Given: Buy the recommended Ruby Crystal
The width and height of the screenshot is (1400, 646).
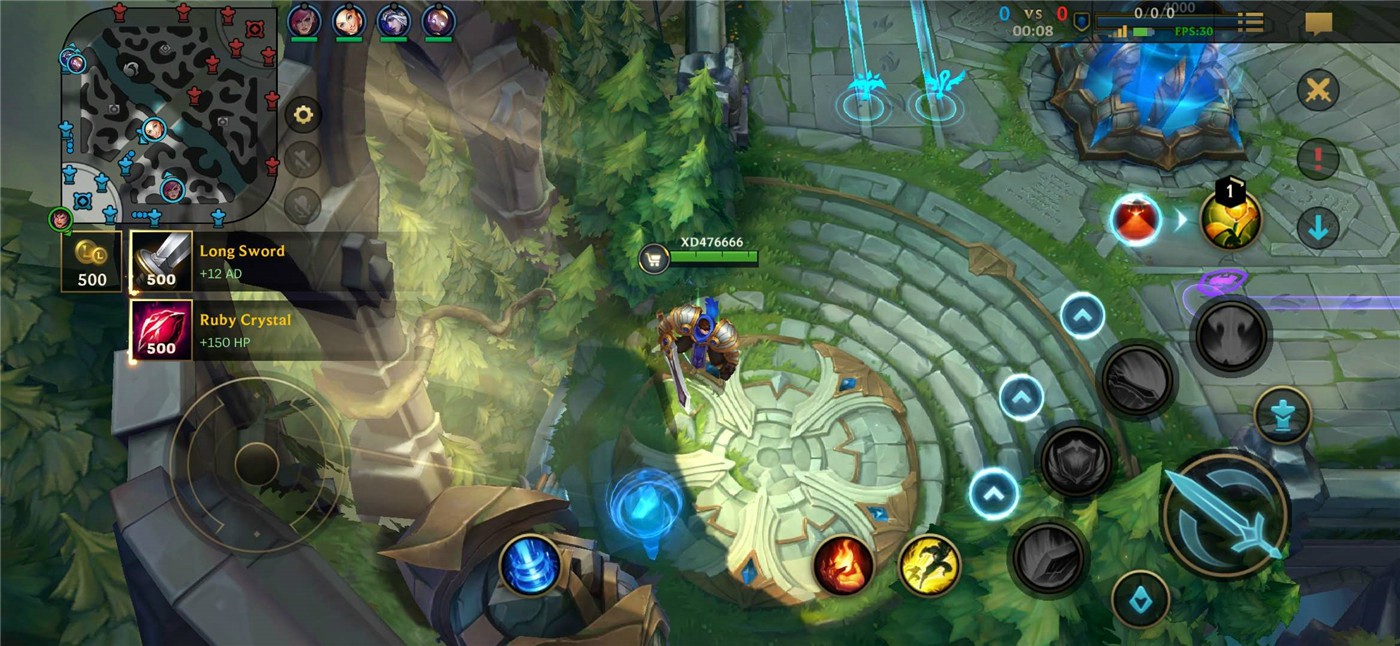Looking at the screenshot, I should click(x=161, y=330).
